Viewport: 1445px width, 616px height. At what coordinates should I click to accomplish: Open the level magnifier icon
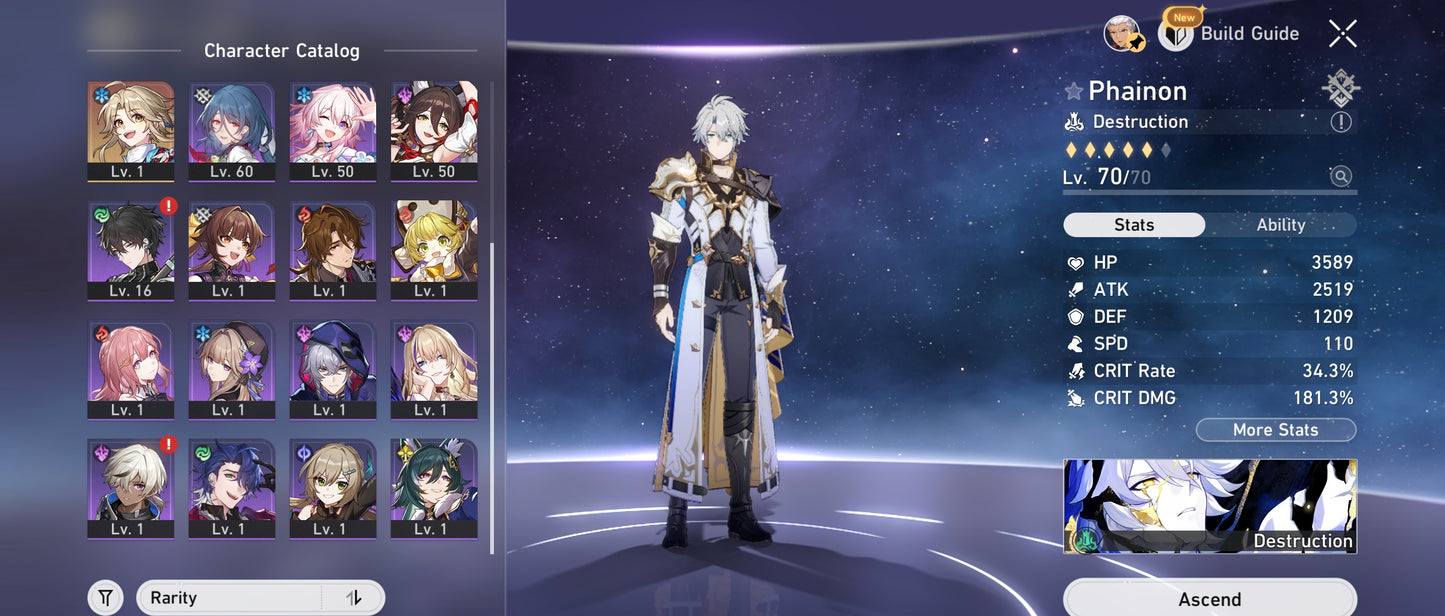1340,177
